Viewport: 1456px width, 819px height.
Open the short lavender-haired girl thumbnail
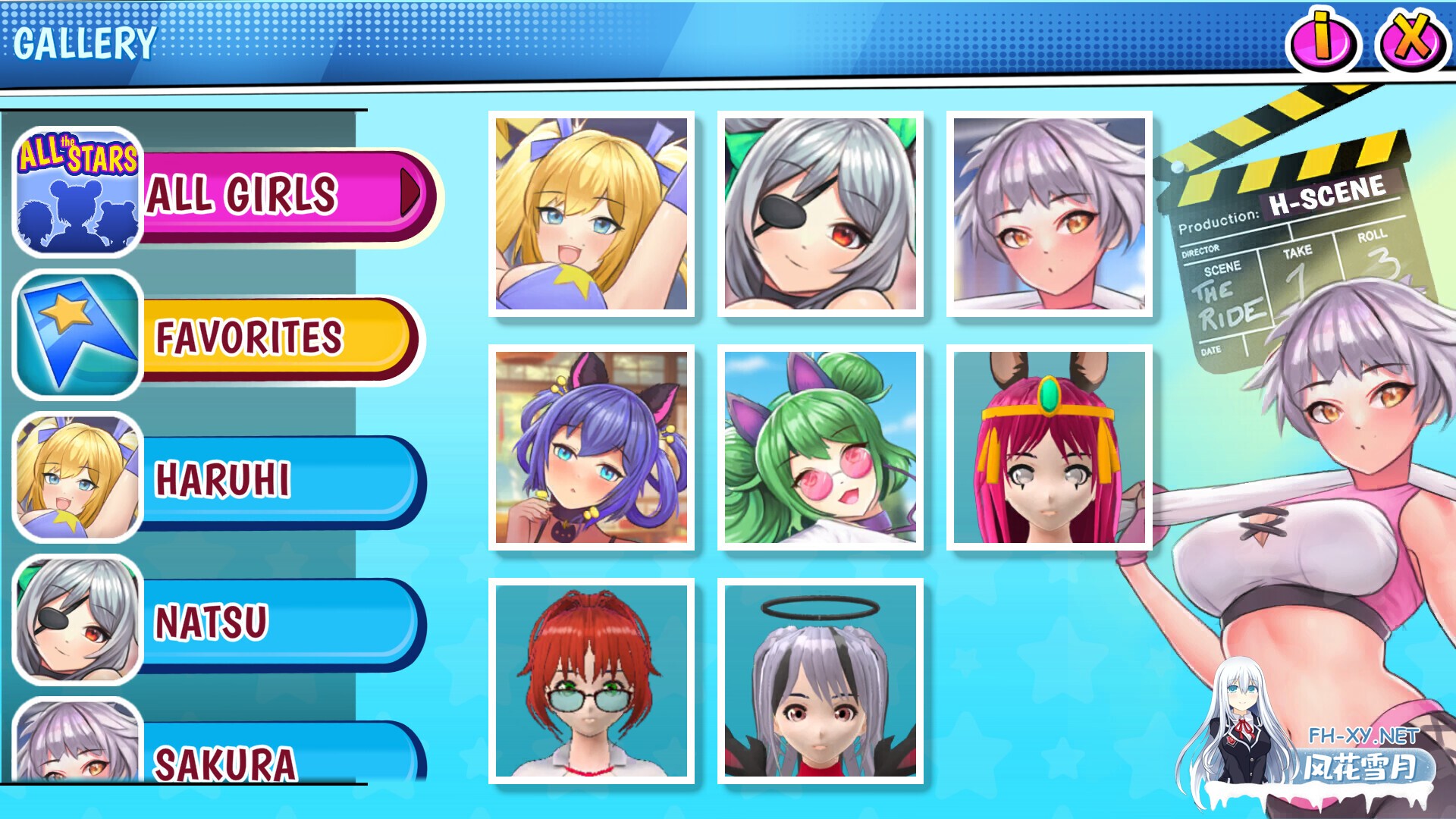click(1050, 214)
